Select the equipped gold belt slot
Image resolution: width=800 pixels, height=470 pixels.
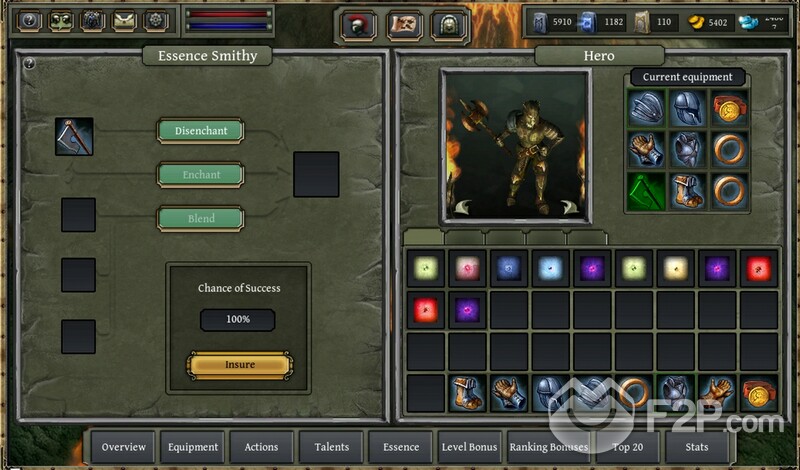click(x=730, y=108)
